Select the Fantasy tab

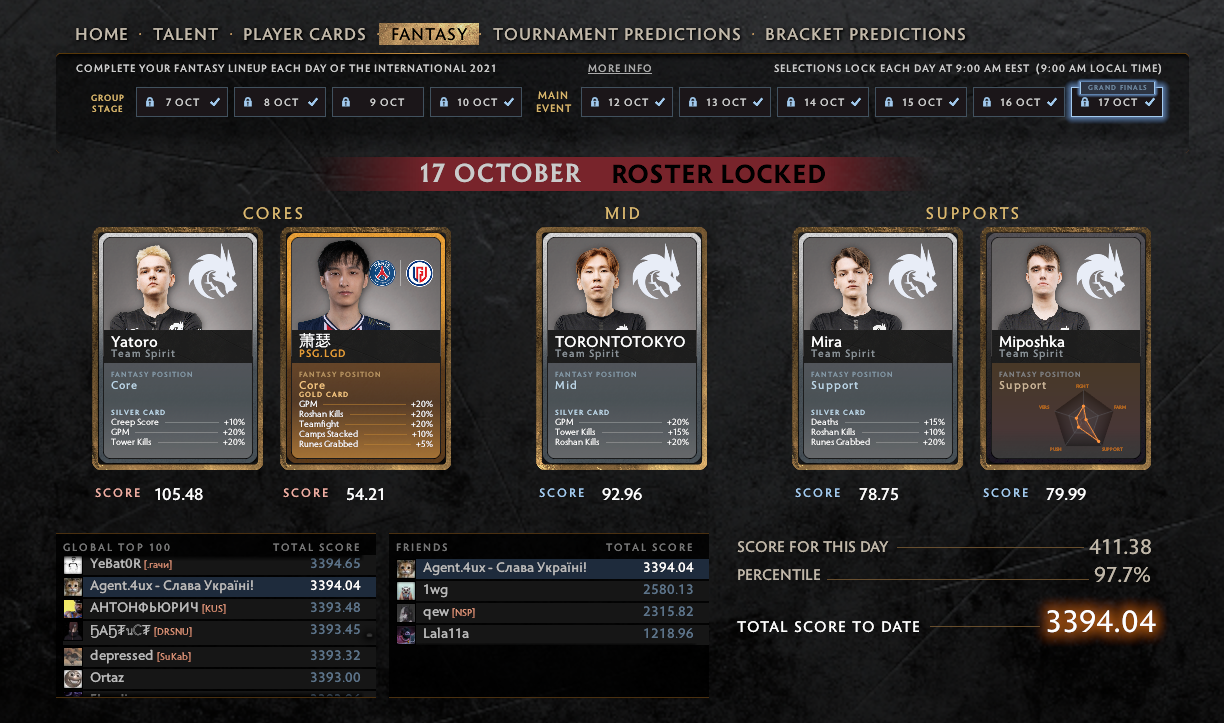429,34
